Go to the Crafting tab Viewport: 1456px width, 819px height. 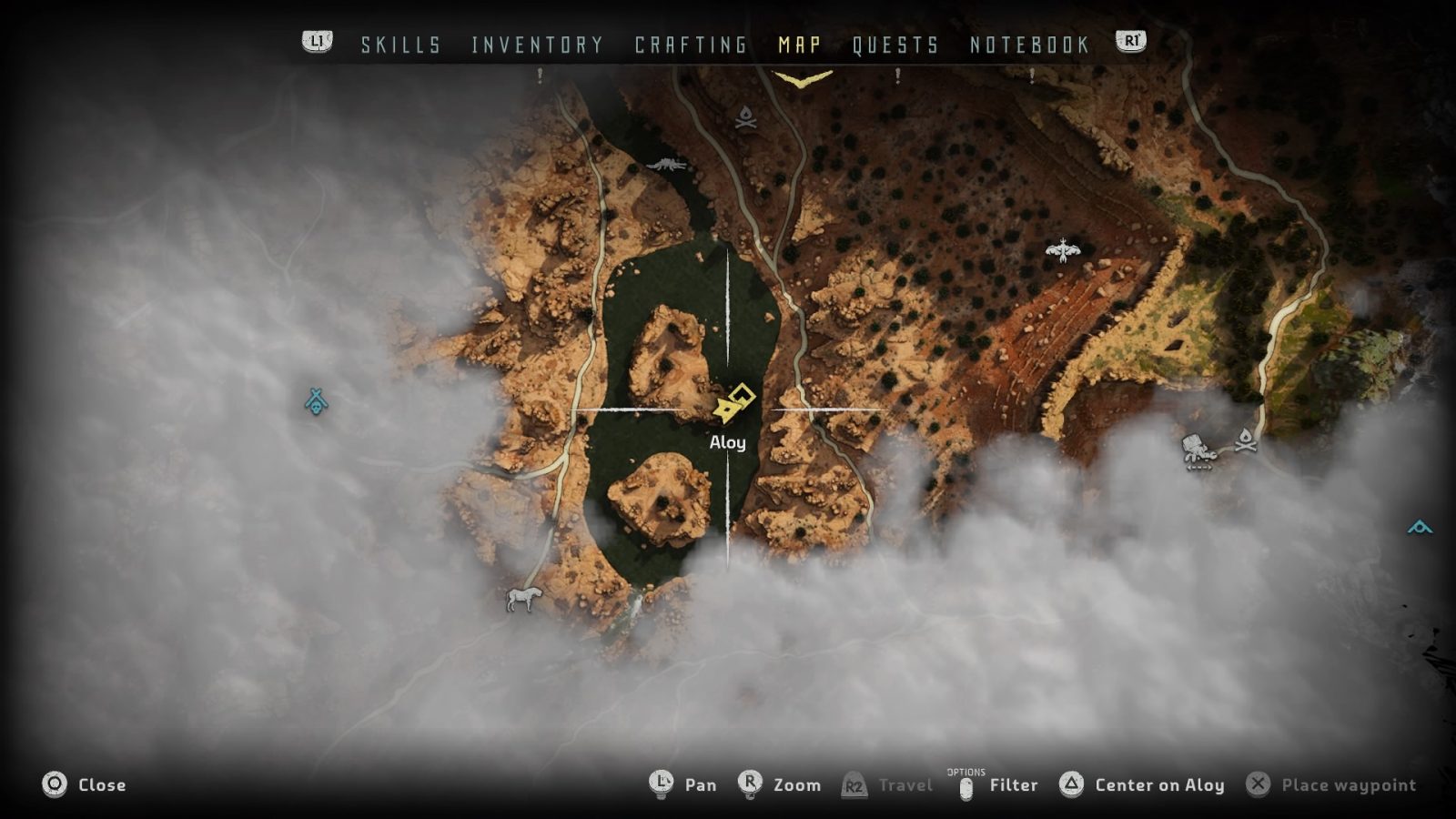691,45
